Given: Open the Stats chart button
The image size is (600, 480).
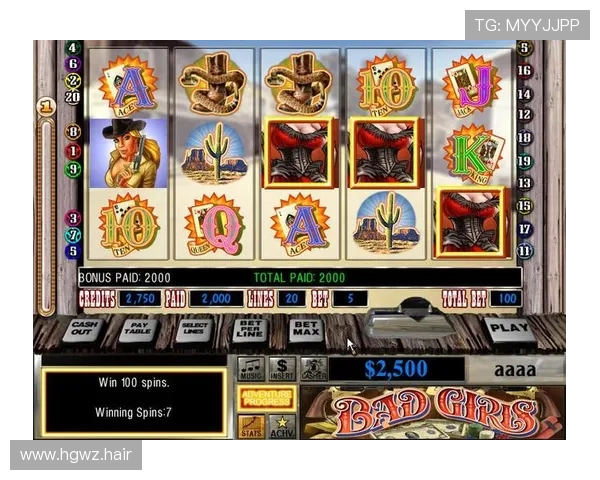Looking at the screenshot, I should pos(251,426).
